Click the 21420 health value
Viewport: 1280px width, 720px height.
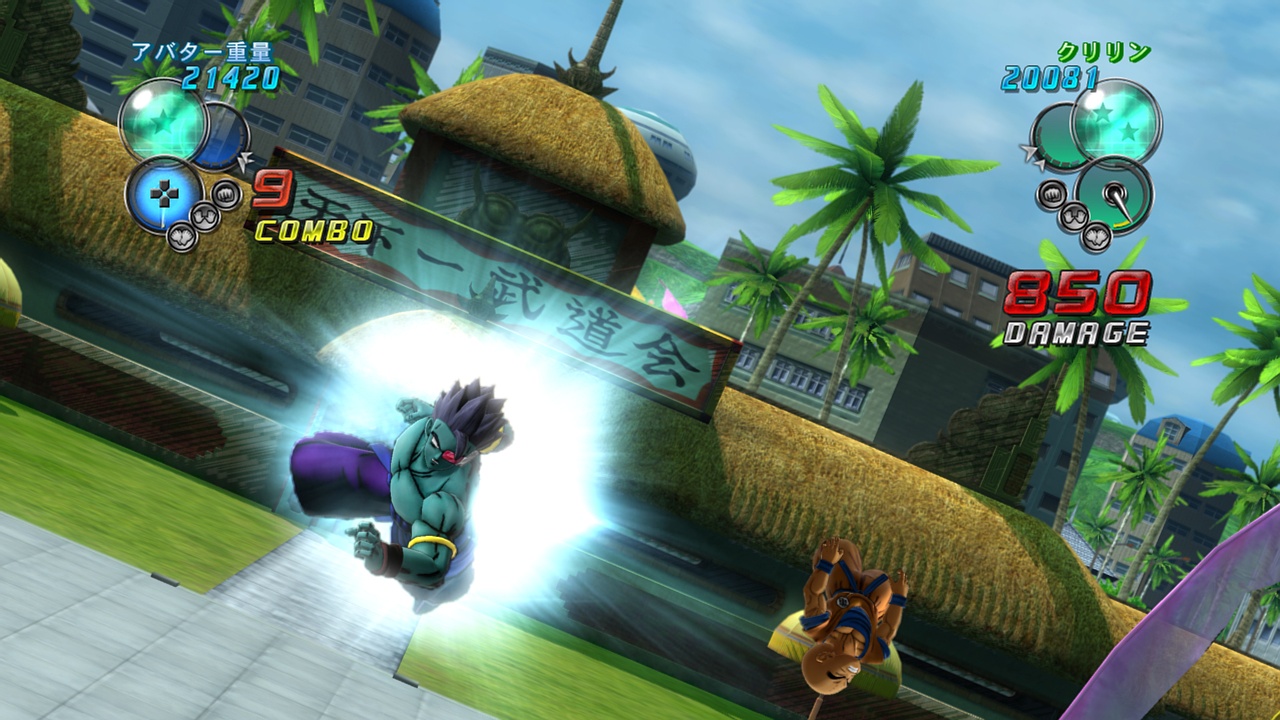click(x=229, y=74)
